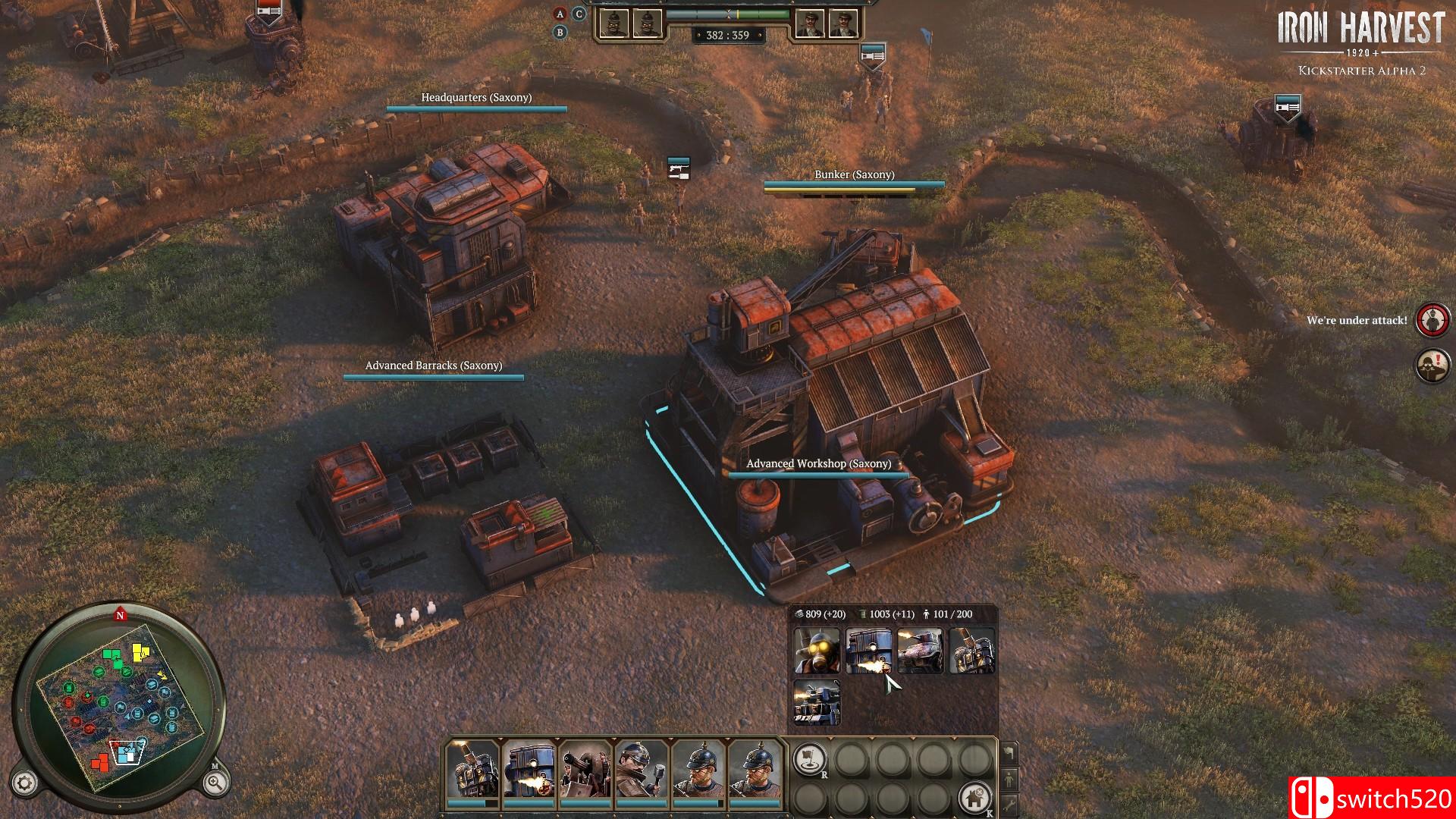Queue the smokestack cannon mech in the top production row
The height and width of the screenshot is (819, 1456).
click(971, 651)
